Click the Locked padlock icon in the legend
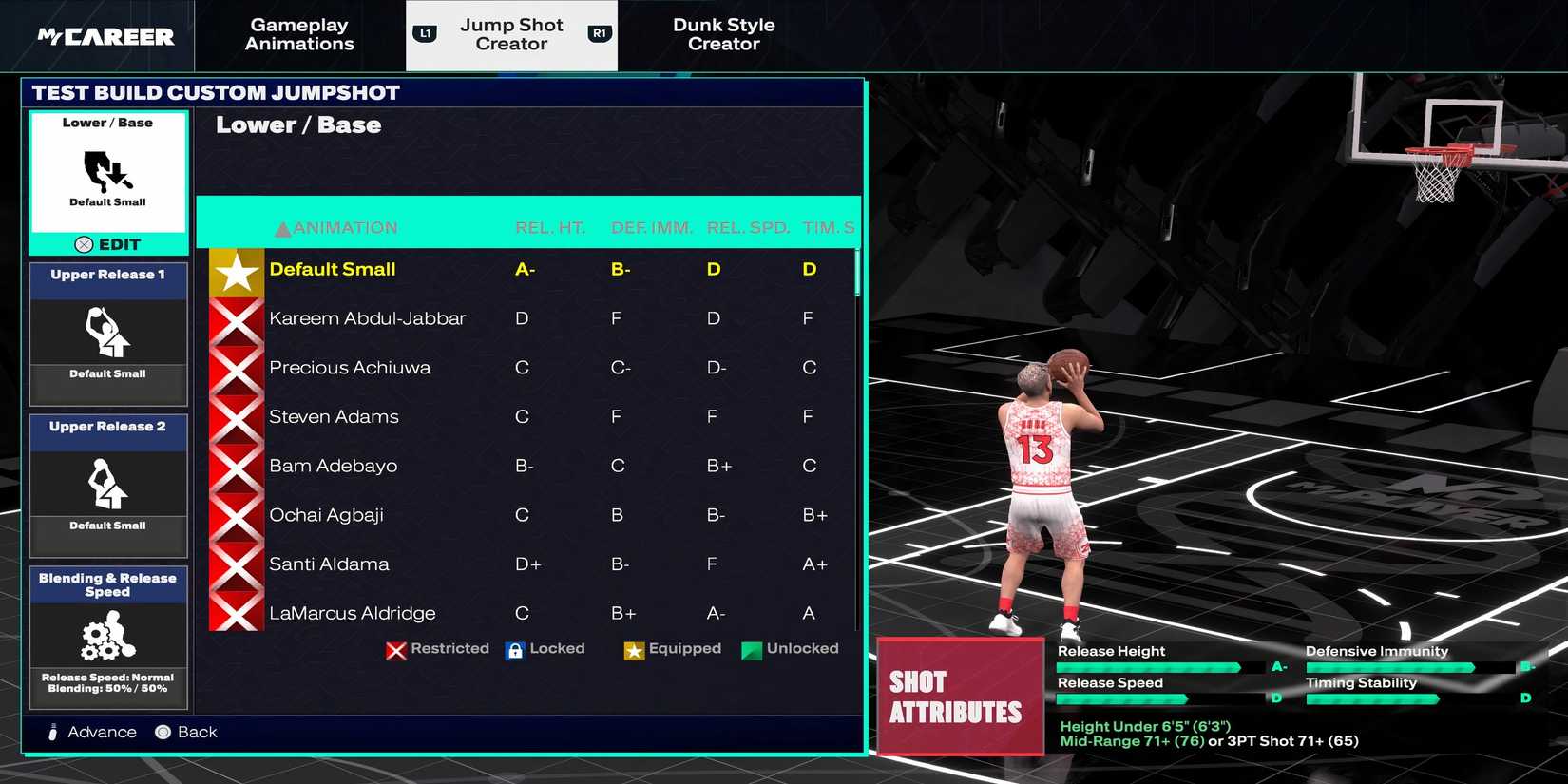This screenshot has height=784, width=1568. click(x=515, y=650)
